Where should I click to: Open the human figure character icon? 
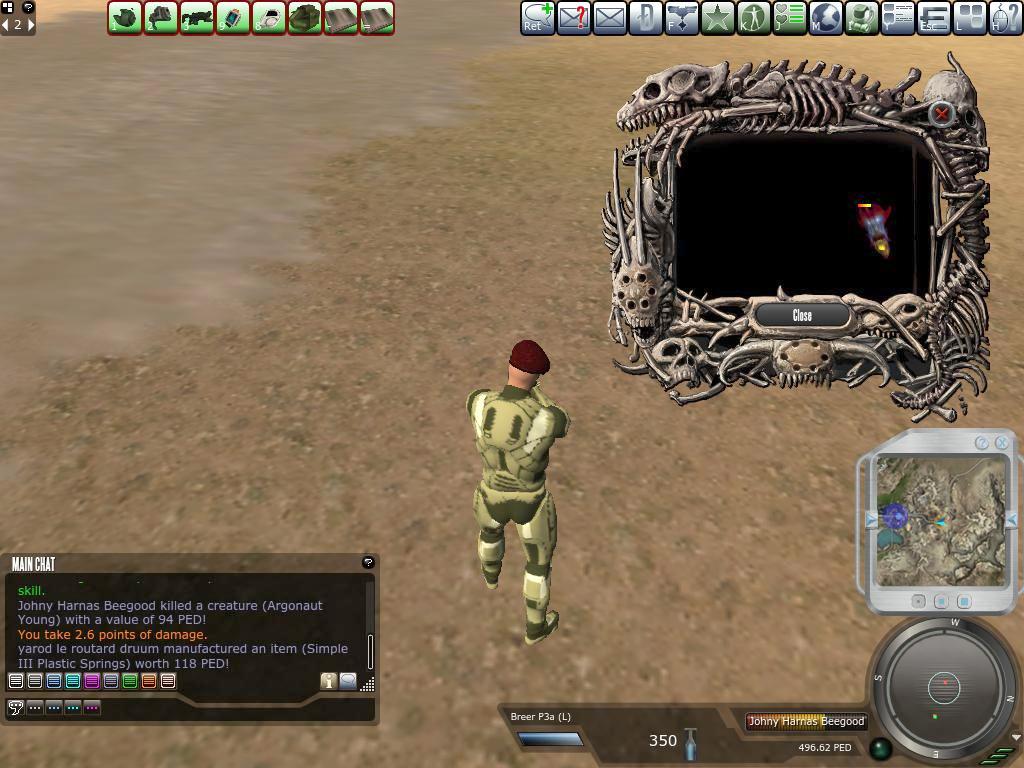[754, 17]
